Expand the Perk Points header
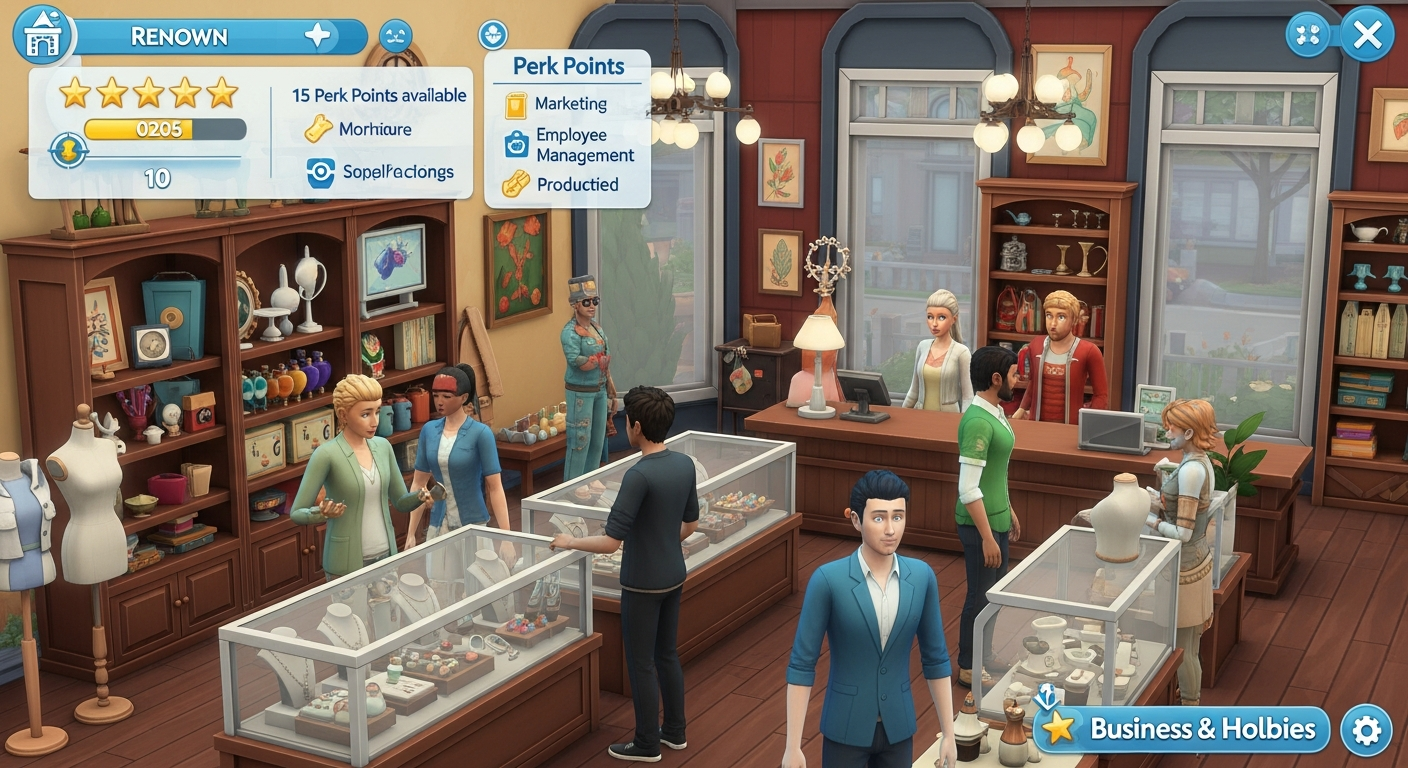 tap(566, 66)
